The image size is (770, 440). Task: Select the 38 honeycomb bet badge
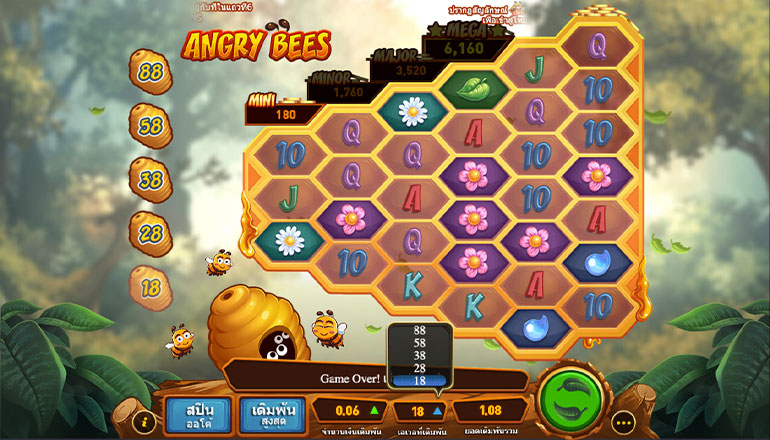[151, 180]
